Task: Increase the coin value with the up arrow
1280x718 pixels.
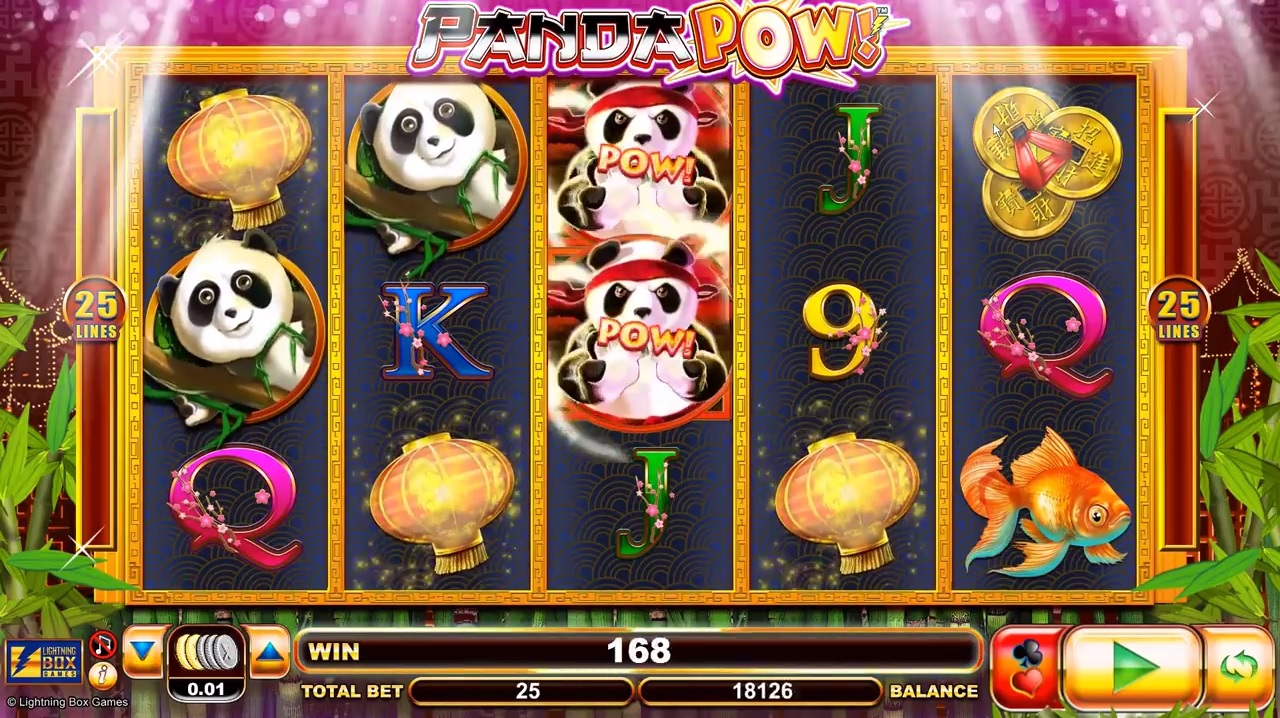Action: (x=268, y=653)
